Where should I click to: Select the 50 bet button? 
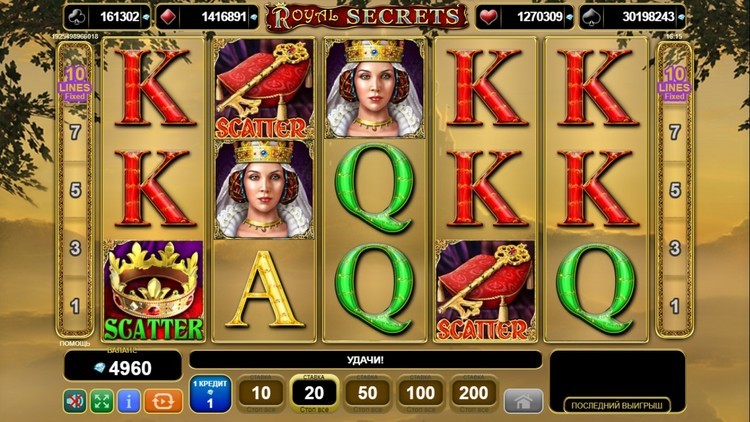(368, 393)
